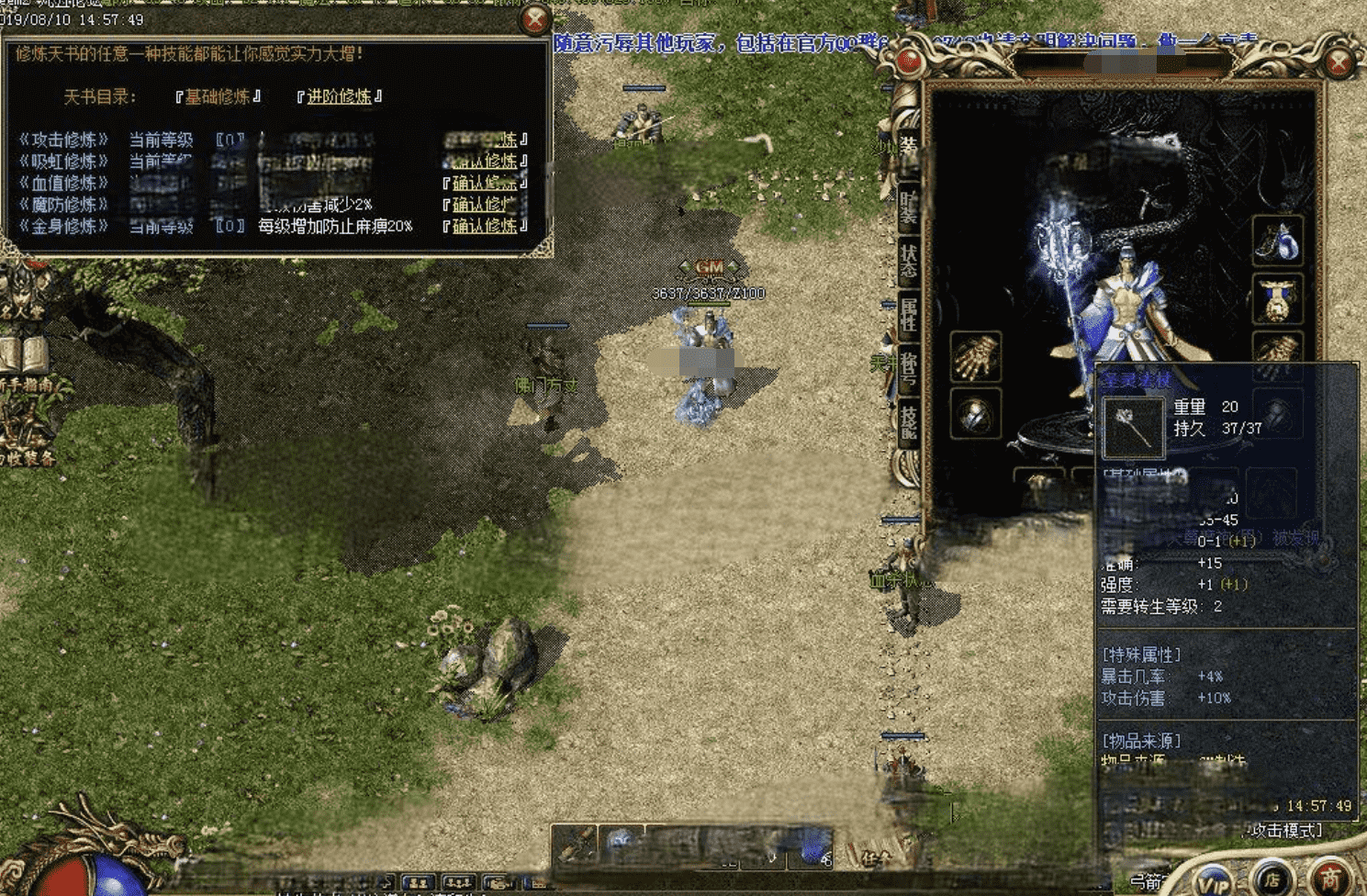Select the gold medal equipment slot
This screenshot has width=1367, height=896.
tap(1278, 298)
